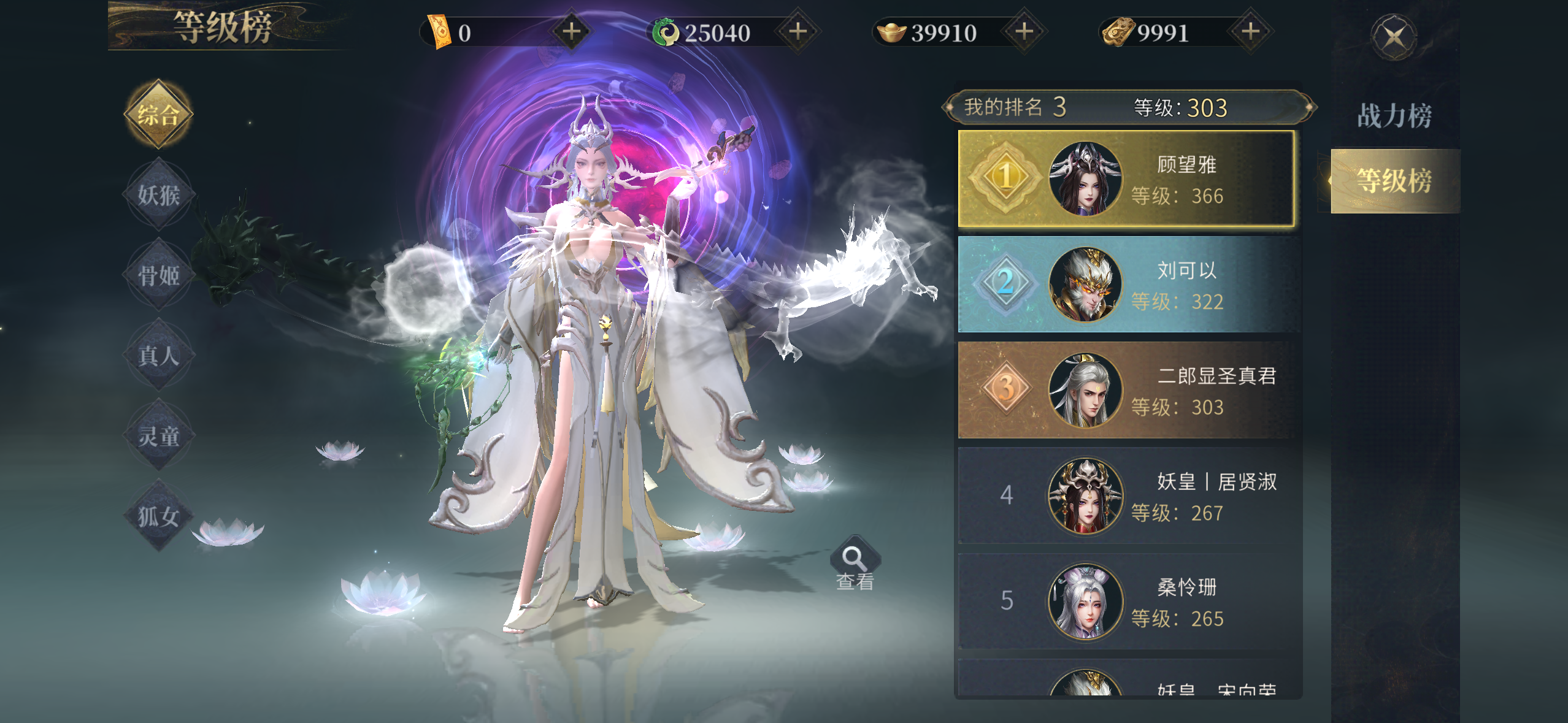
Task: Filter rankings by 妖猴 class
Action: 158,195
